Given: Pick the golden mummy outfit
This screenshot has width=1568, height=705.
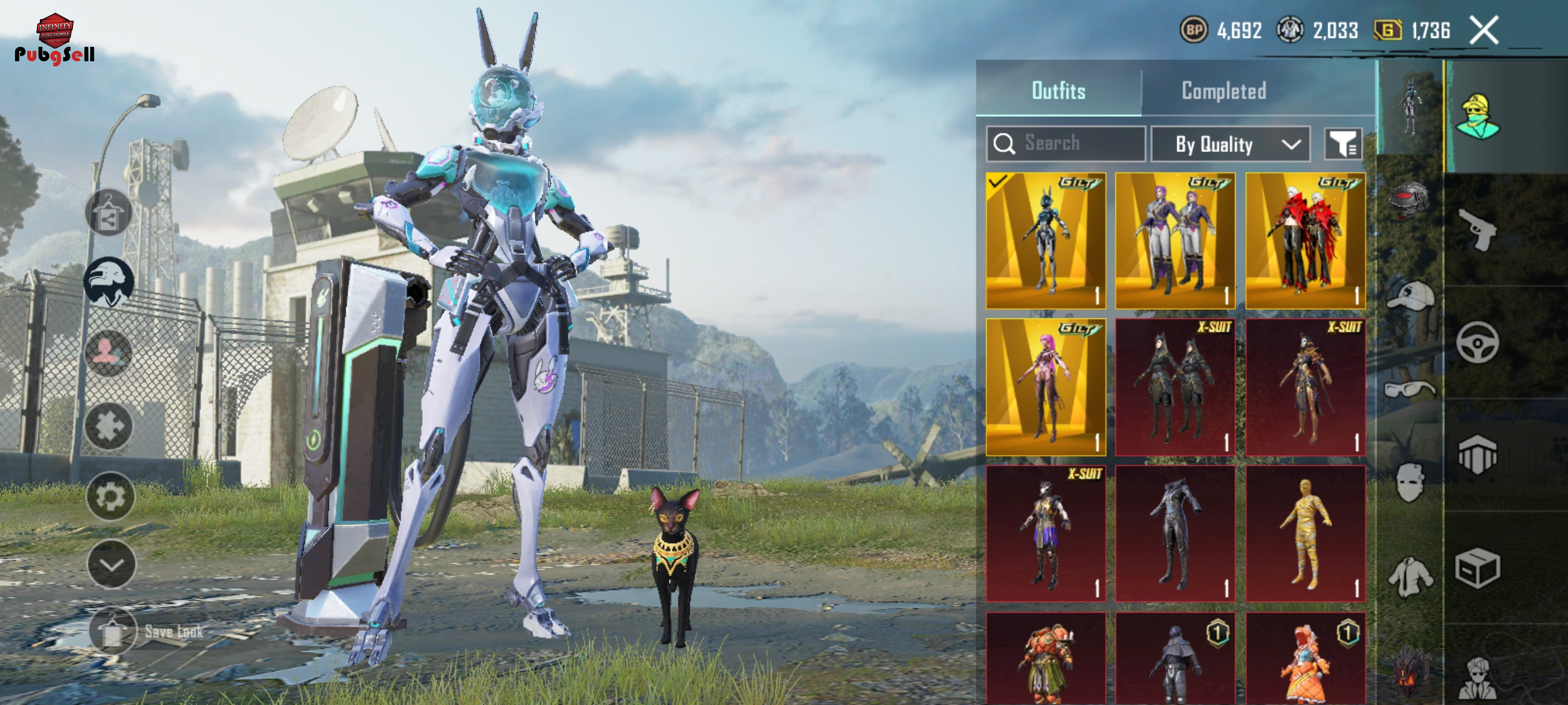Looking at the screenshot, I should click(x=1305, y=533).
